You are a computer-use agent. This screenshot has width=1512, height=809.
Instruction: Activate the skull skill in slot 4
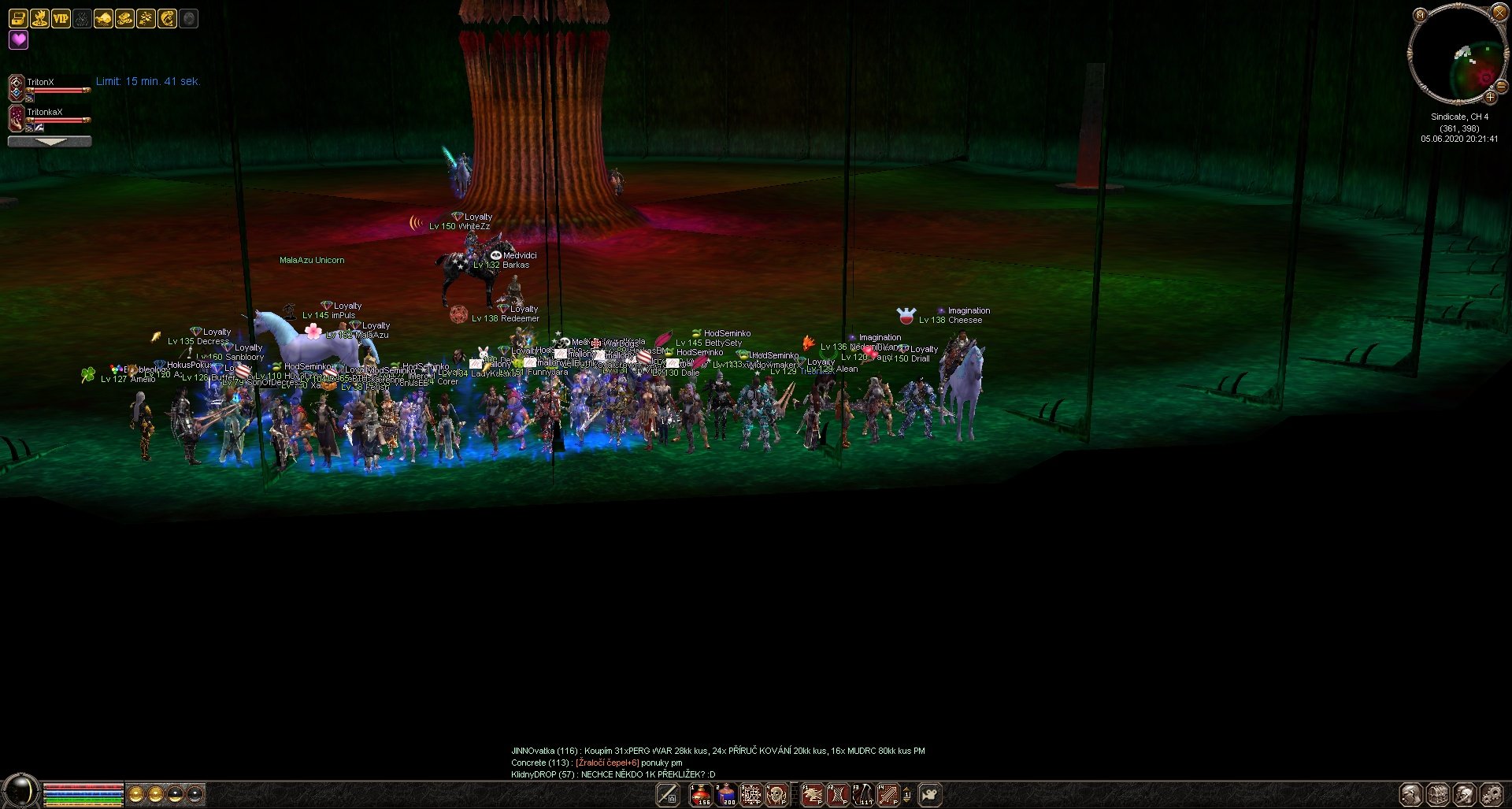776,795
